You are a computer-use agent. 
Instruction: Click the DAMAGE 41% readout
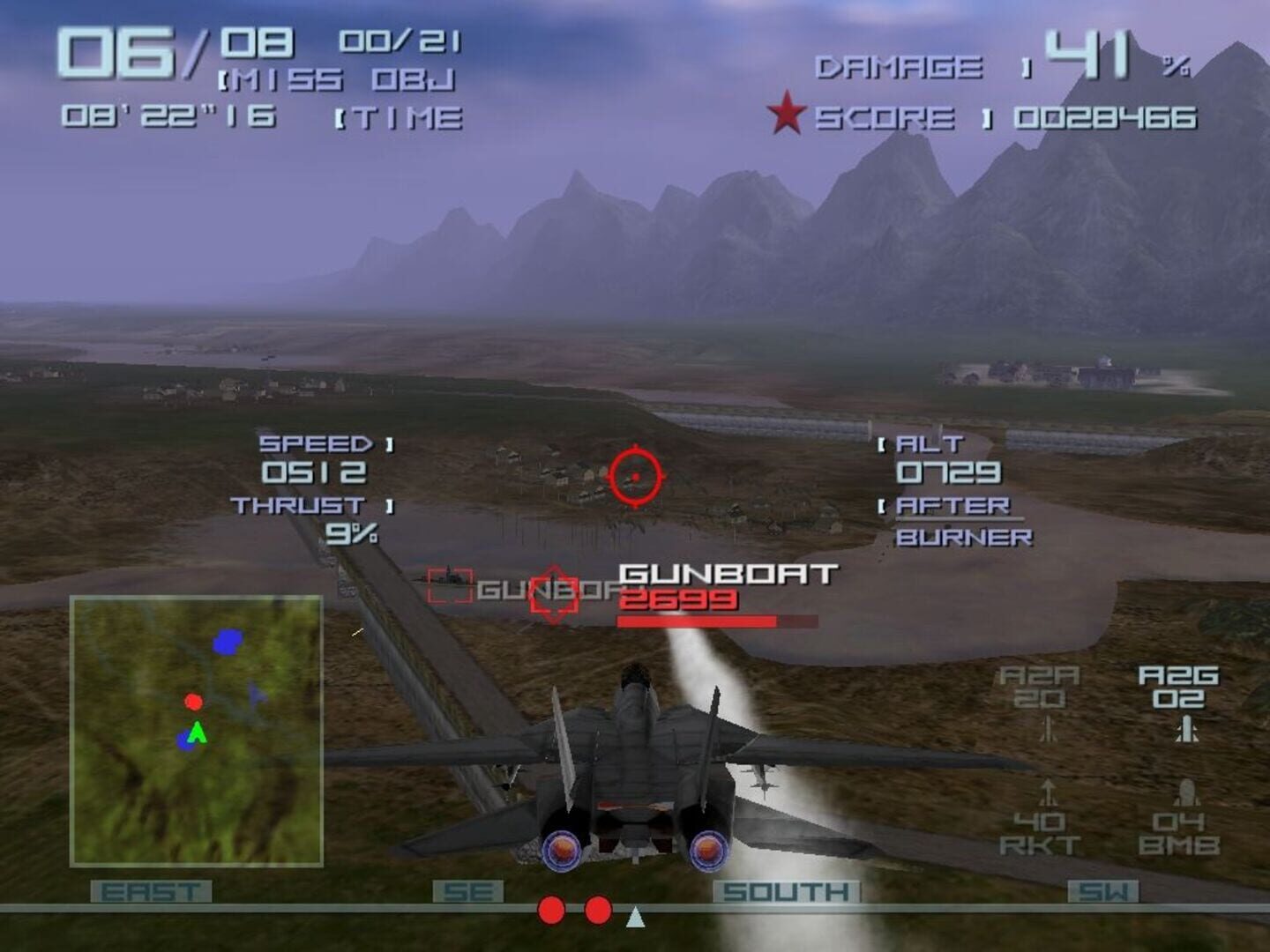coord(997,63)
